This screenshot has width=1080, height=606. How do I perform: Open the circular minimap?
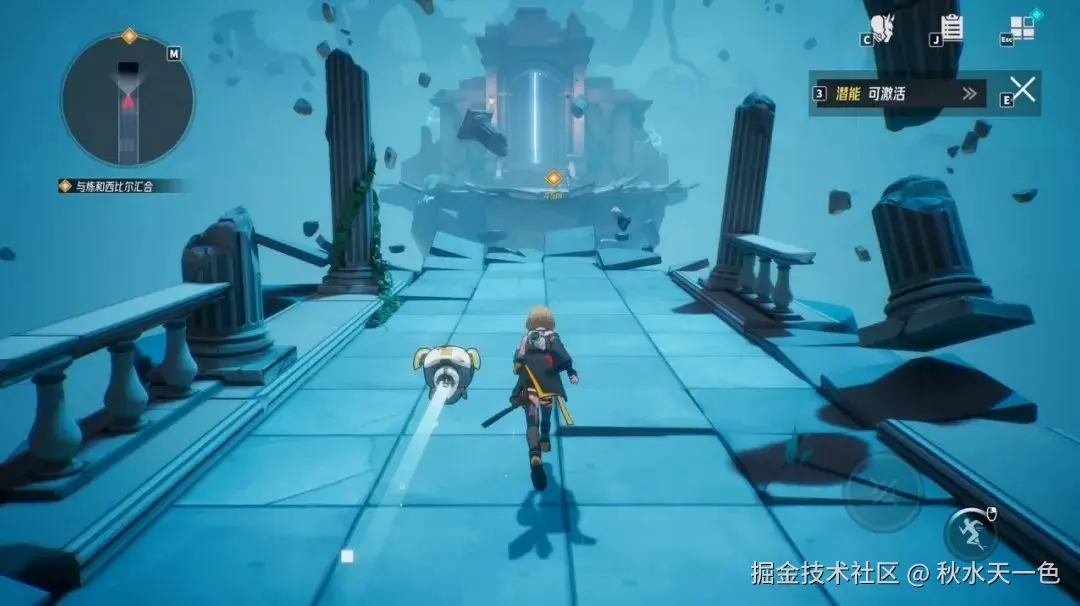[127, 99]
